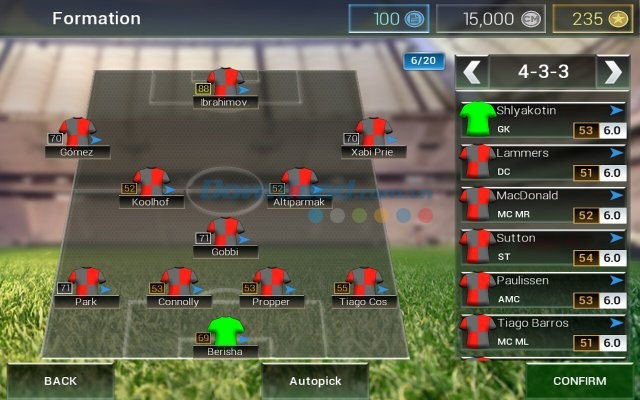The image size is (640, 400).
Task: Choose holding midfielder Gobbi
Action: pos(226,235)
